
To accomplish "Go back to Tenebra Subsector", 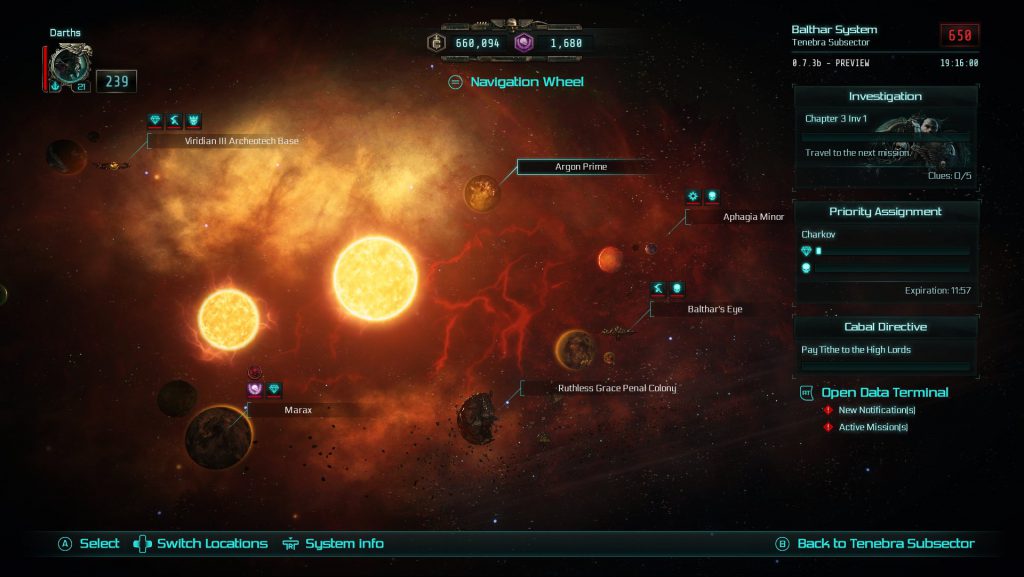I will pyautogui.click(x=884, y=544).
